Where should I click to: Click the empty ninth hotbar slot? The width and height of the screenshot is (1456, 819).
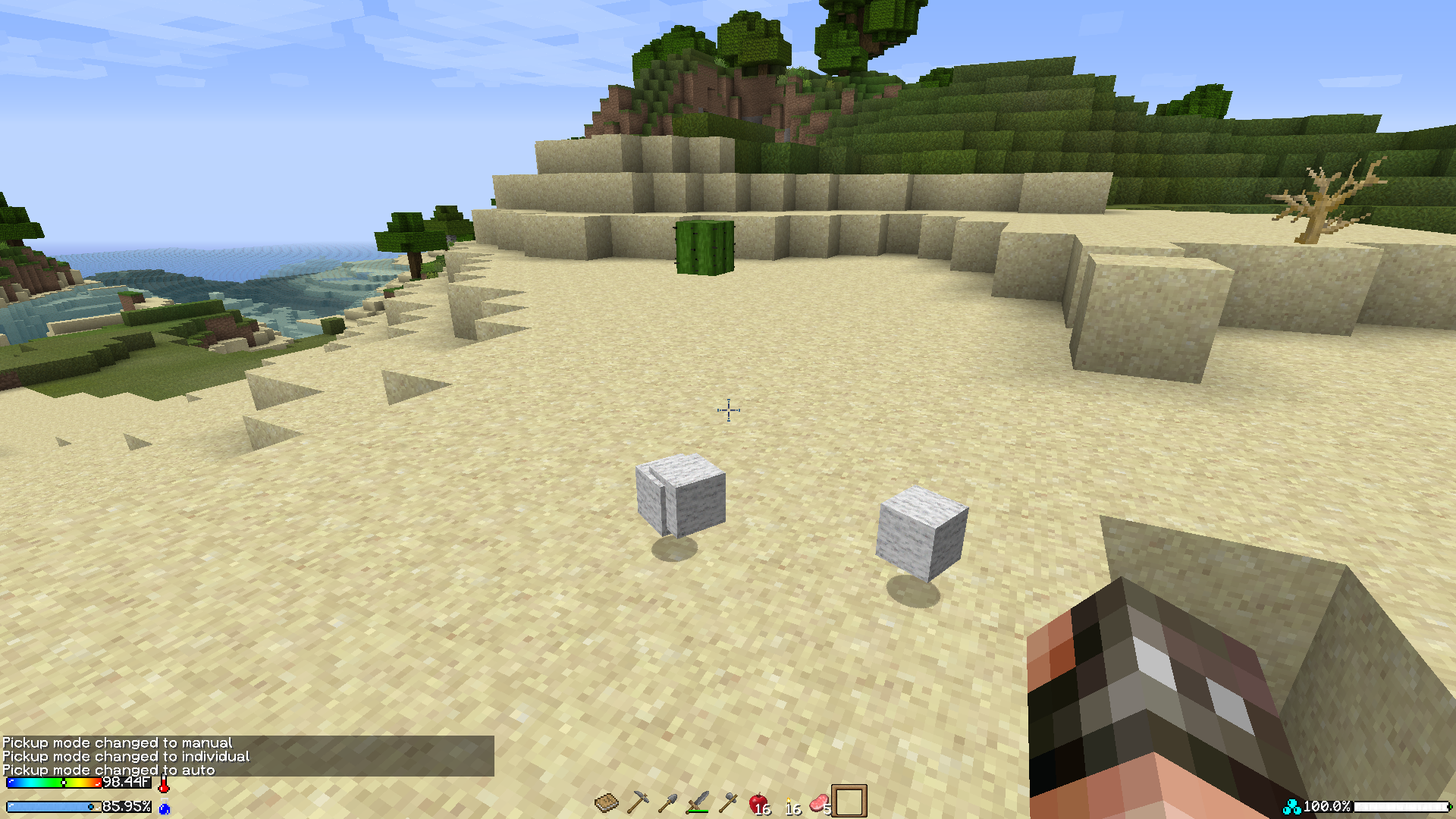coord(849,802)
